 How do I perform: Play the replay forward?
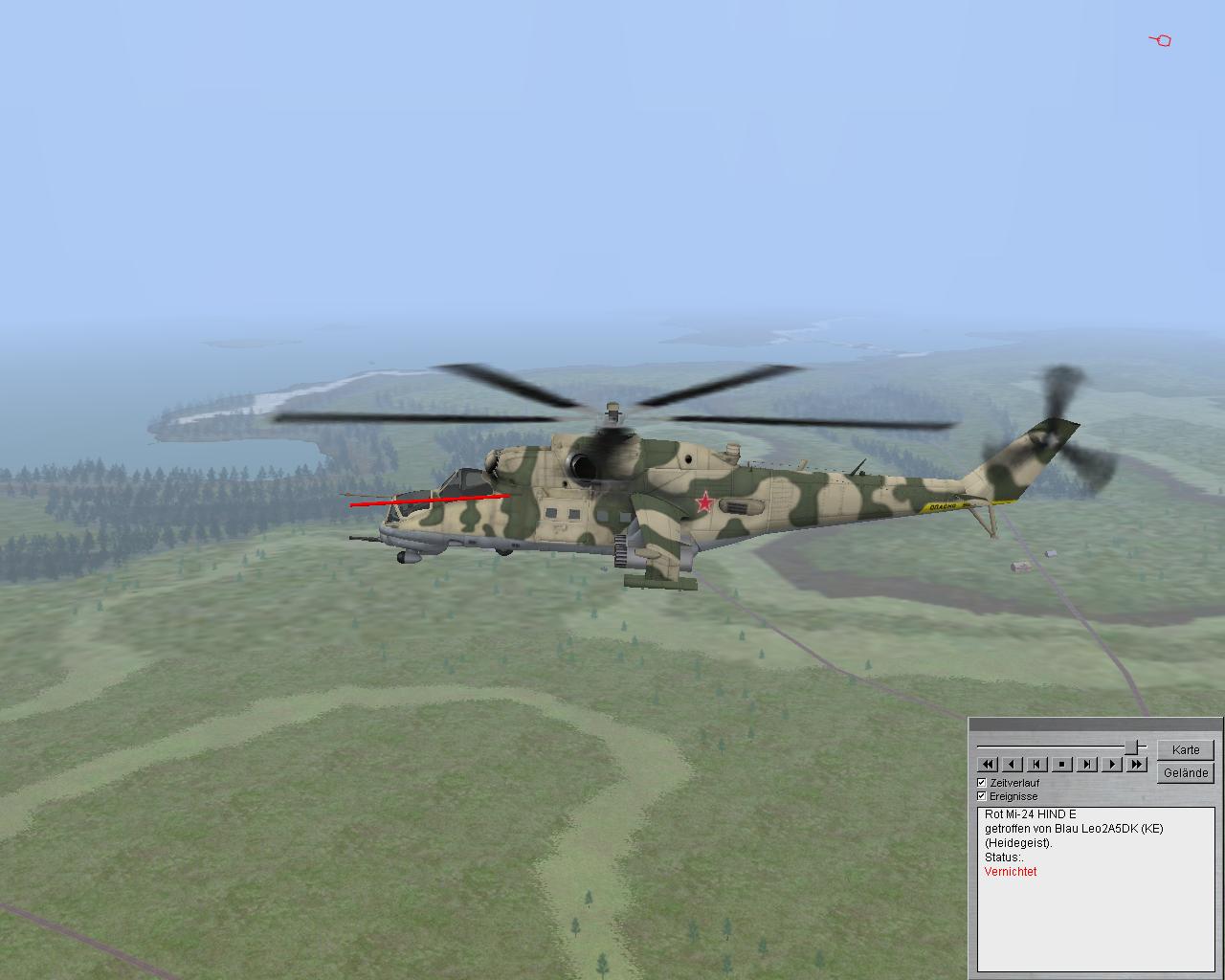tap(1111, 764)
